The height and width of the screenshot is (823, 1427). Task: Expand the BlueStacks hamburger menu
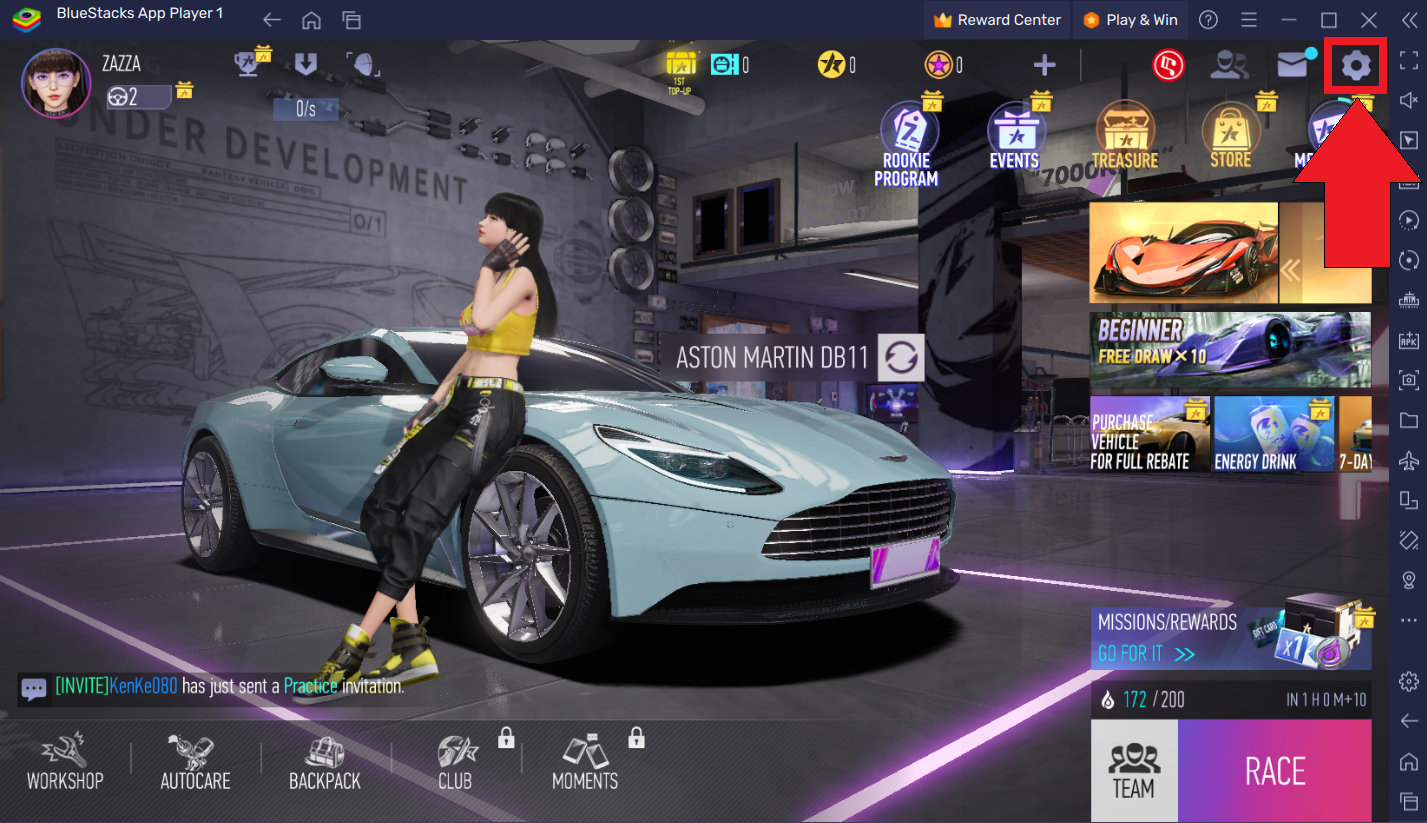(1248, 19)
